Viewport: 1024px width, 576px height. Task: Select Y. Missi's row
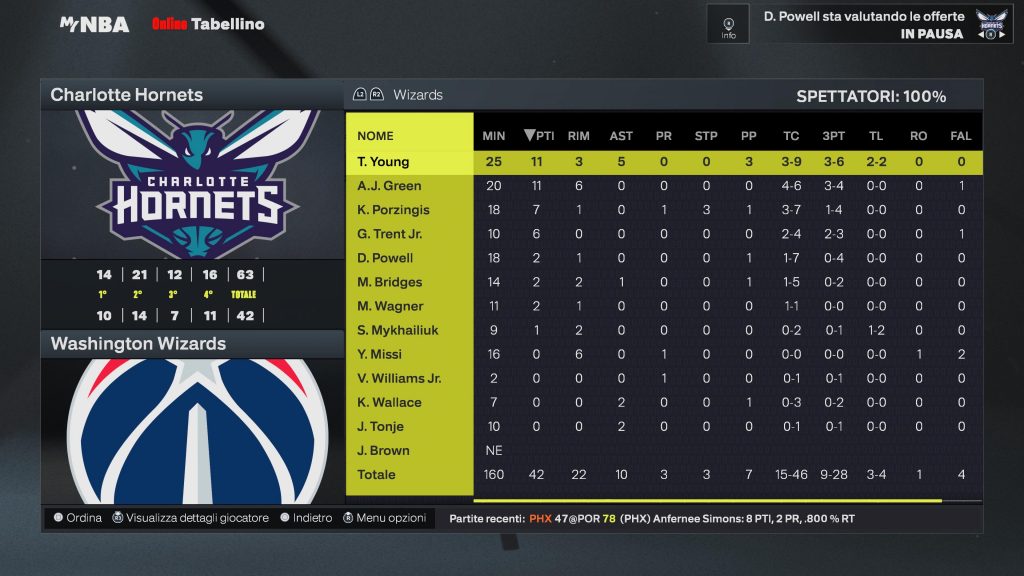coord(381,354)
